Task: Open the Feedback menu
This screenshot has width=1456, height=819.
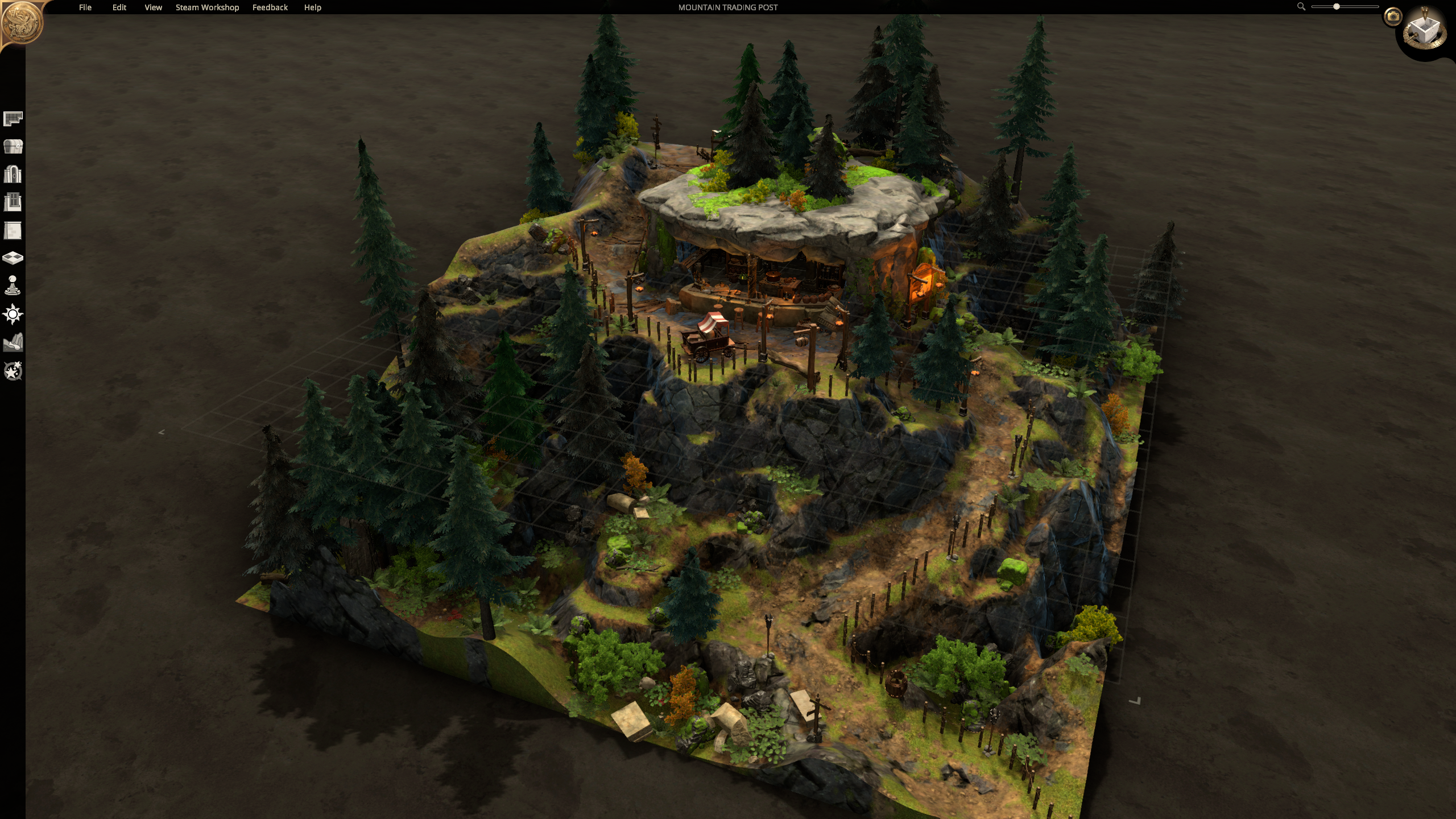Action: pos(270,7)
